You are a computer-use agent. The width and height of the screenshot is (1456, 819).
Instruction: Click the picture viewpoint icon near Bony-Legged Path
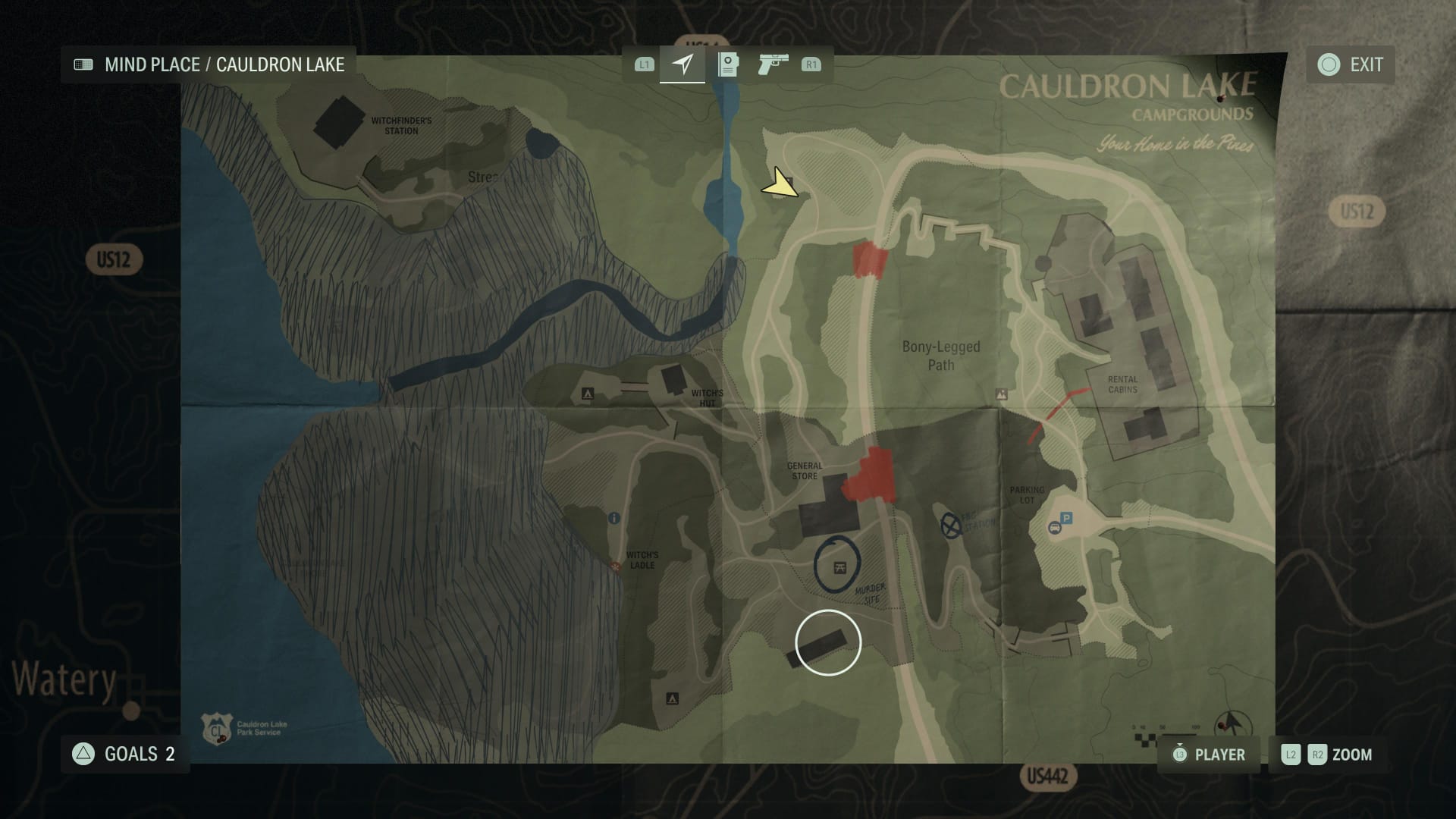pyautogui.click(x=1000, y=395)
